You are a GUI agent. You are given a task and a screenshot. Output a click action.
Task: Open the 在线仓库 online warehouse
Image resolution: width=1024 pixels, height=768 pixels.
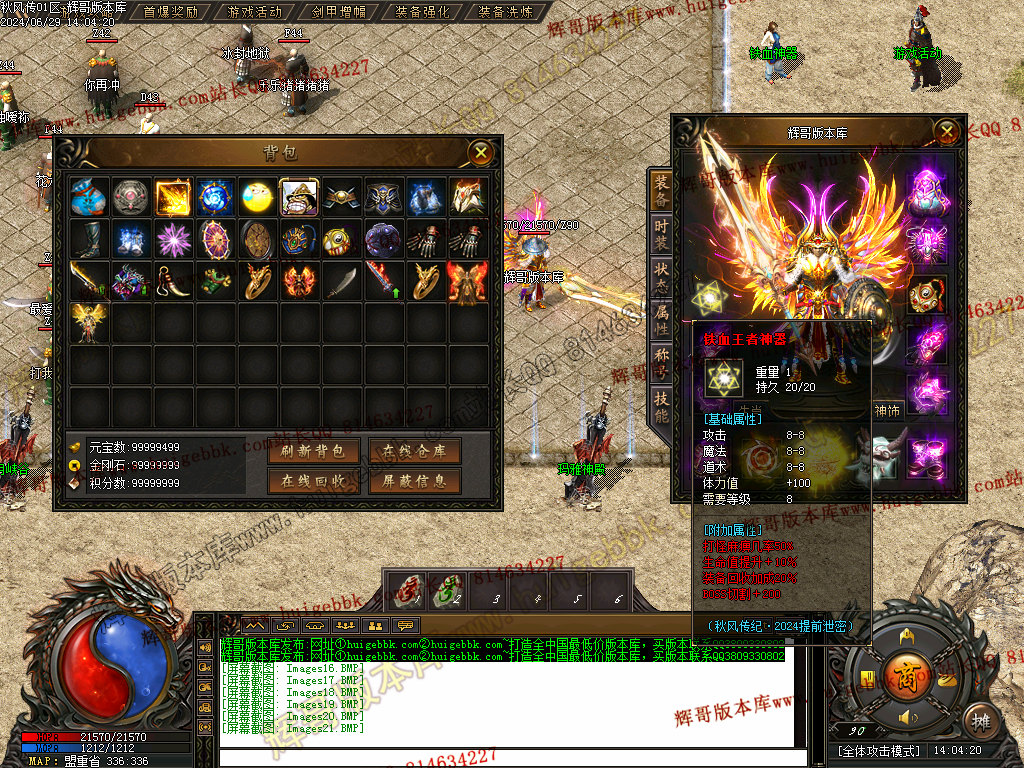click(414, 451)
